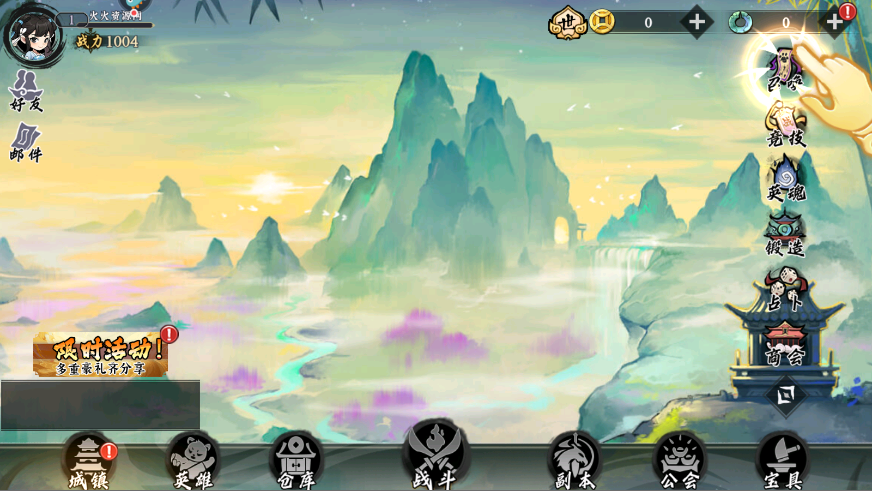Screen dimensions: 872x491
Task: Open the 公会 guild tab
Action: click(679, 462)
